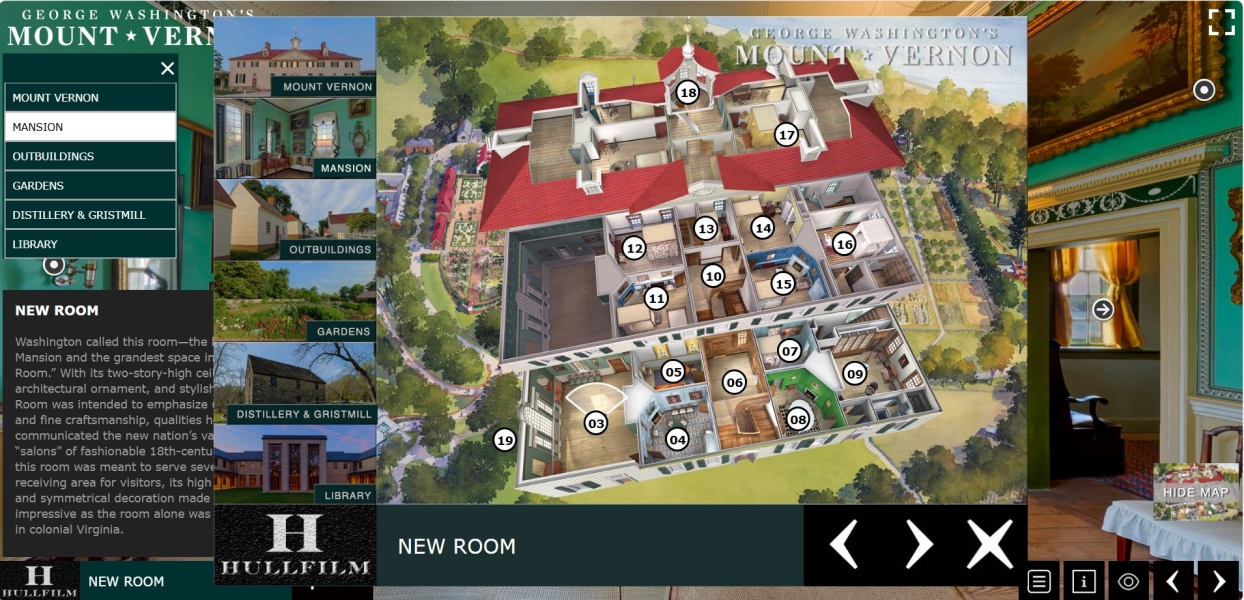Close the location menu with the X
Screen dimensions: 1244x600
(x=167, y=68)
